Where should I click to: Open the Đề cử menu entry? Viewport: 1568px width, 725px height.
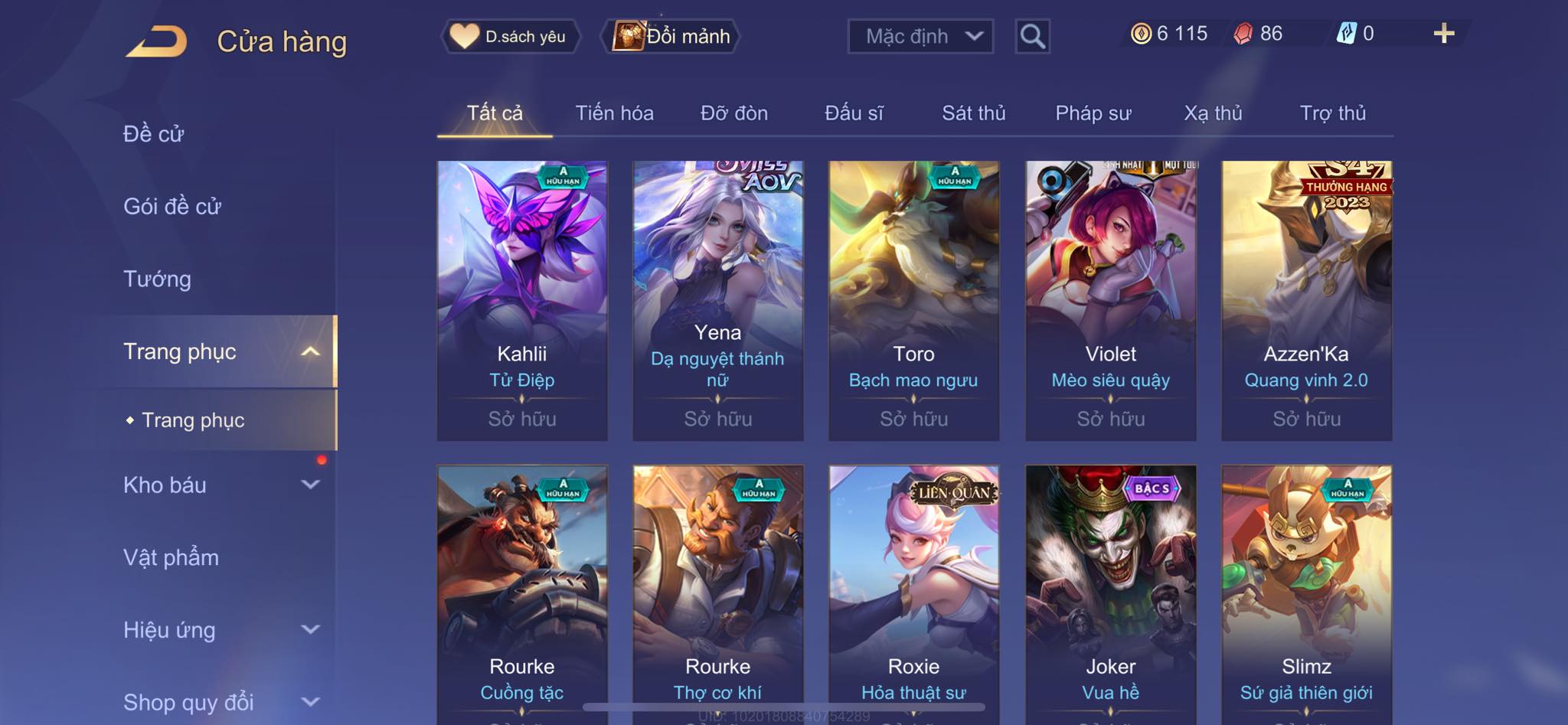tap(154, 134)
